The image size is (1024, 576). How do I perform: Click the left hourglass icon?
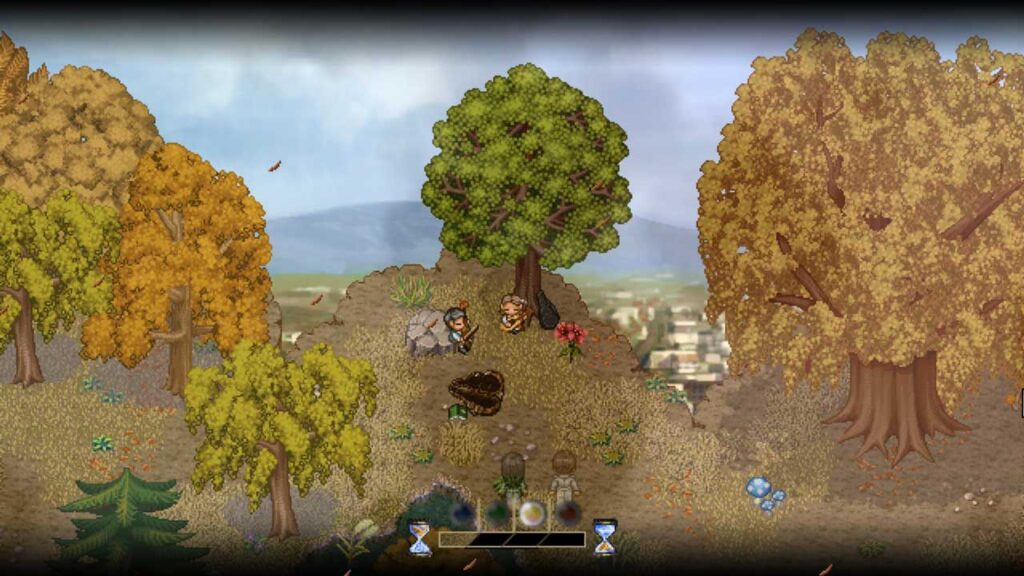420,538
